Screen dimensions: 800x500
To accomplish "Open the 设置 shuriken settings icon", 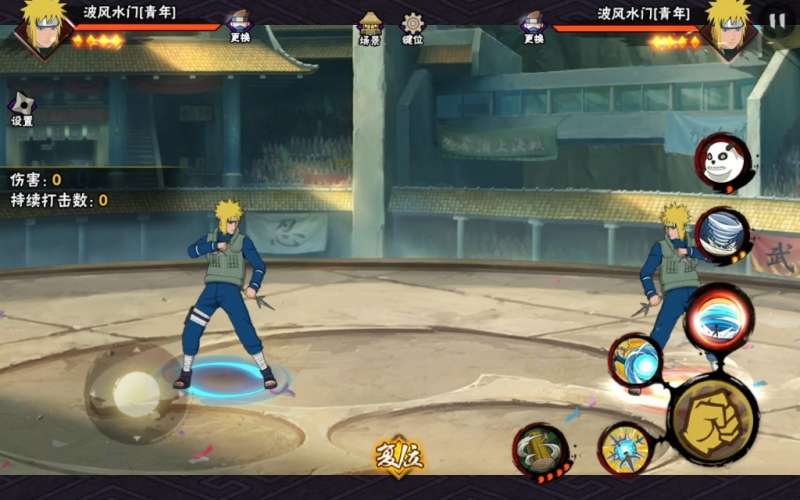I will click(x=22, y=106).
